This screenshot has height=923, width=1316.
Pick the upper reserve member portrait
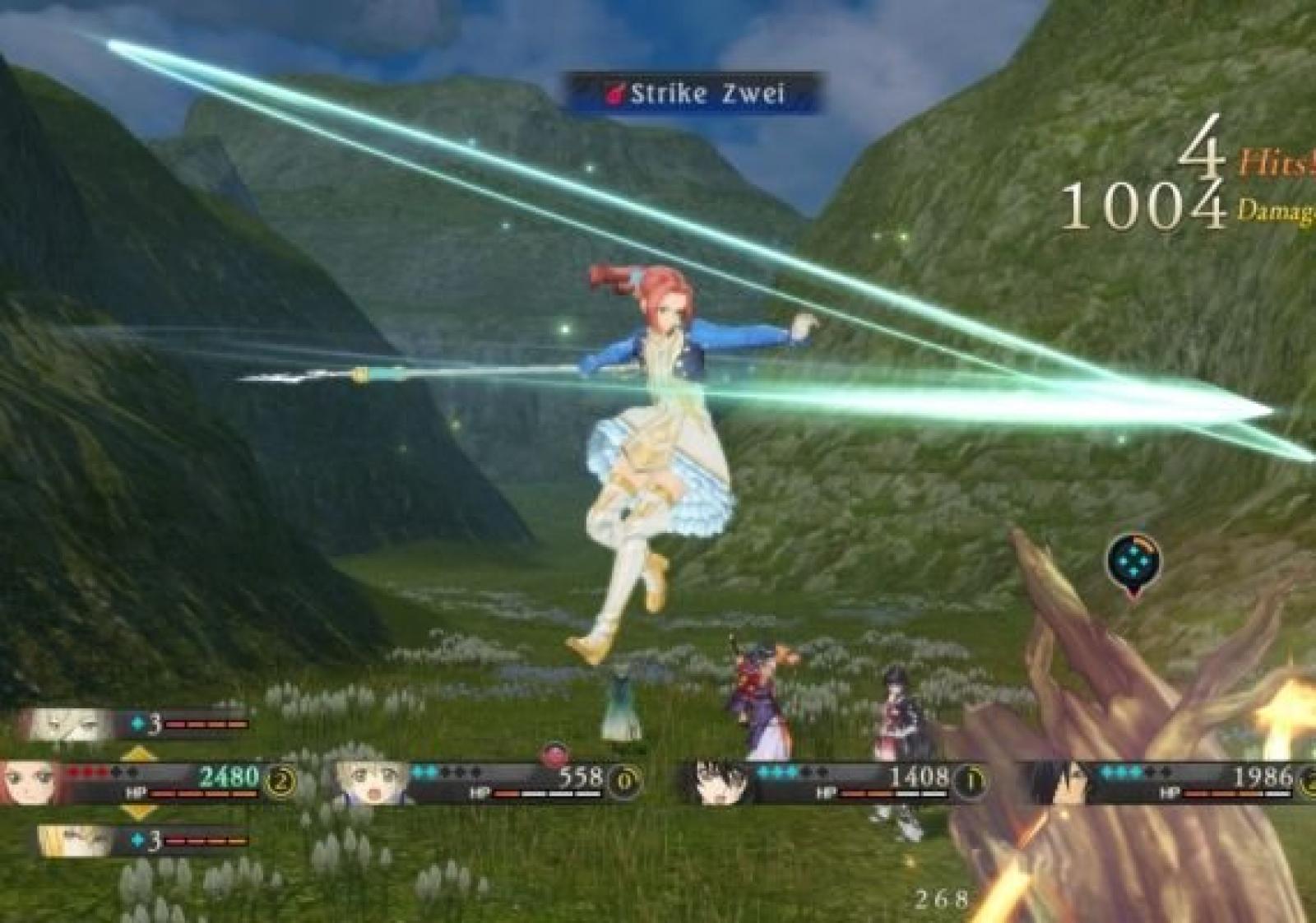[71, 724]
